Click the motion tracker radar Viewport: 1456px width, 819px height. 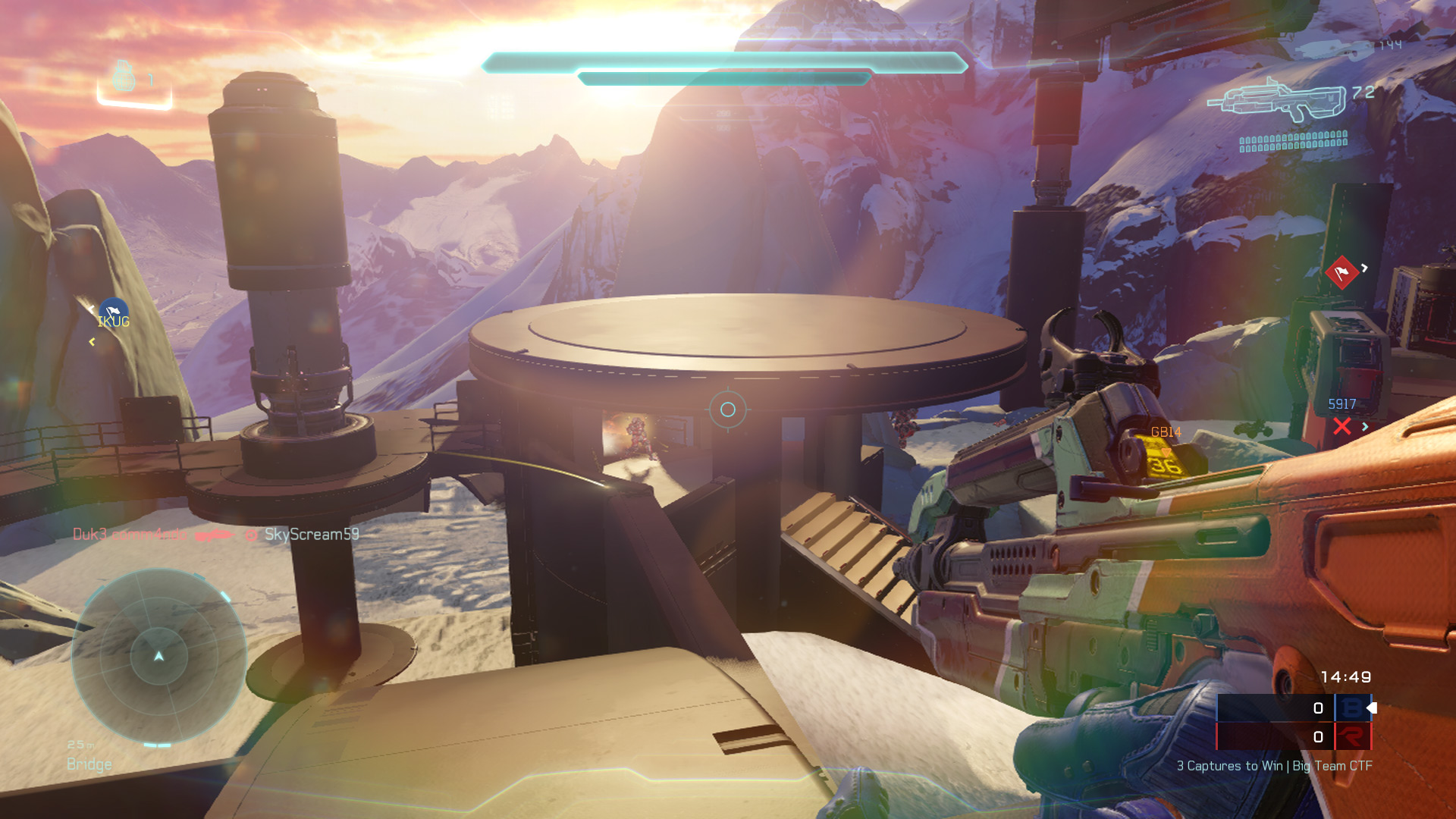coord(158,656)
